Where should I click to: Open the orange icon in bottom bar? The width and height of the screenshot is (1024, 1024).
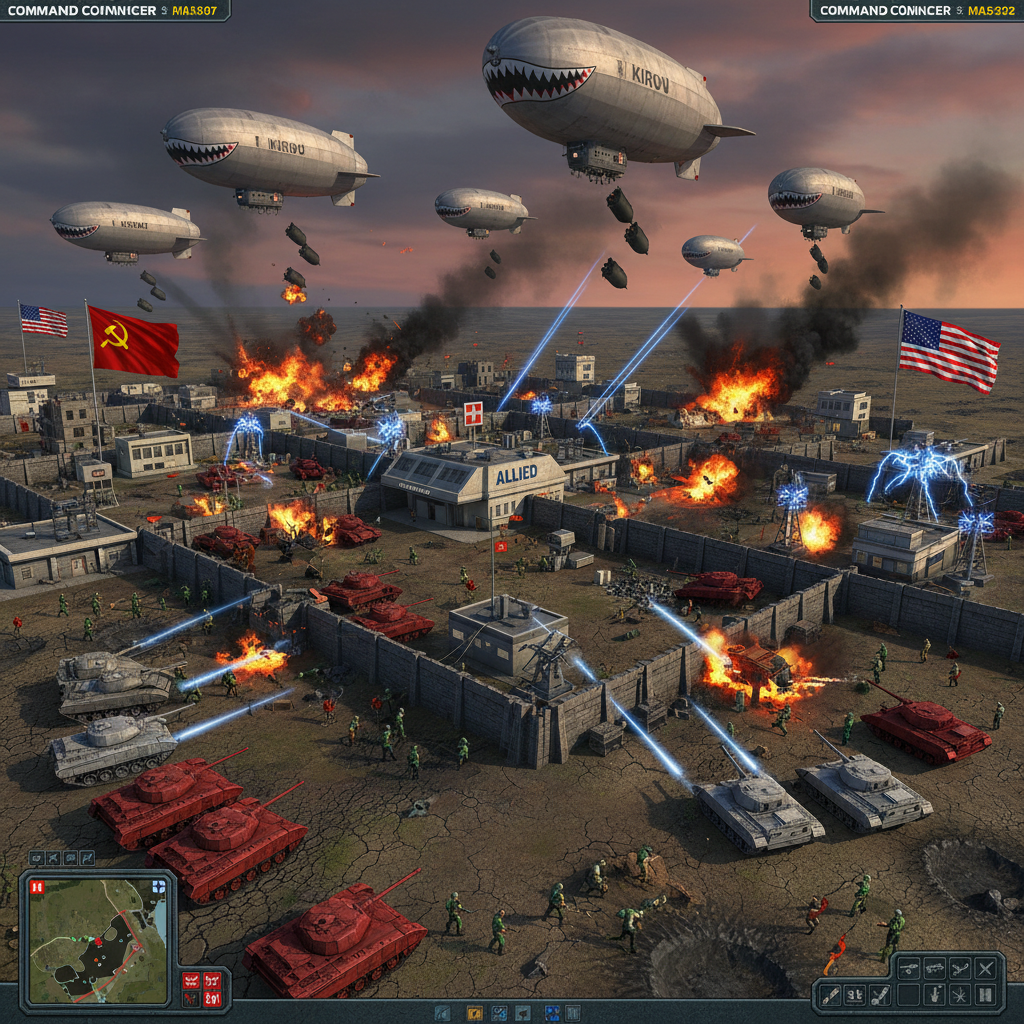475,1013
